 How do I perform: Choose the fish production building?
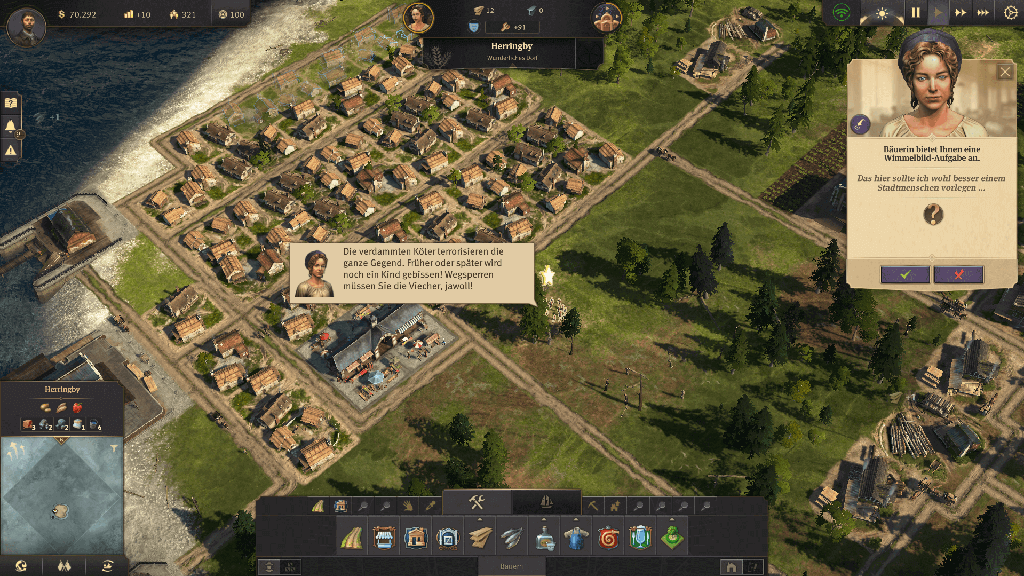tap(510, 538)
